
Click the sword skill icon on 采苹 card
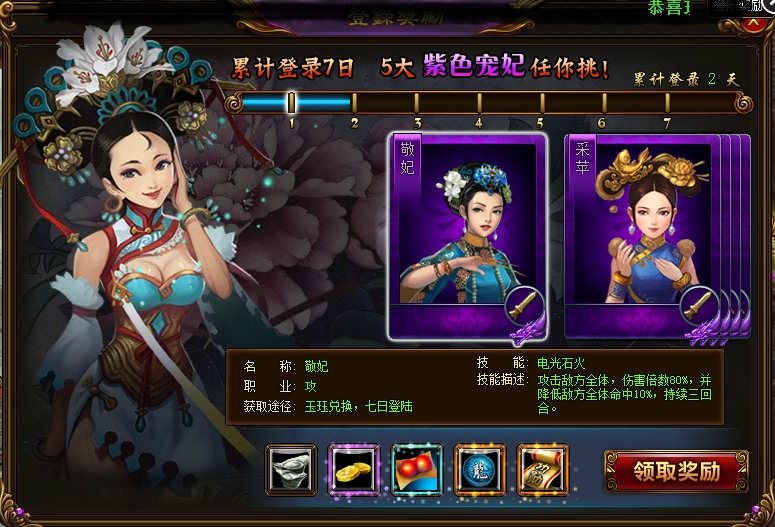(697, 303)
